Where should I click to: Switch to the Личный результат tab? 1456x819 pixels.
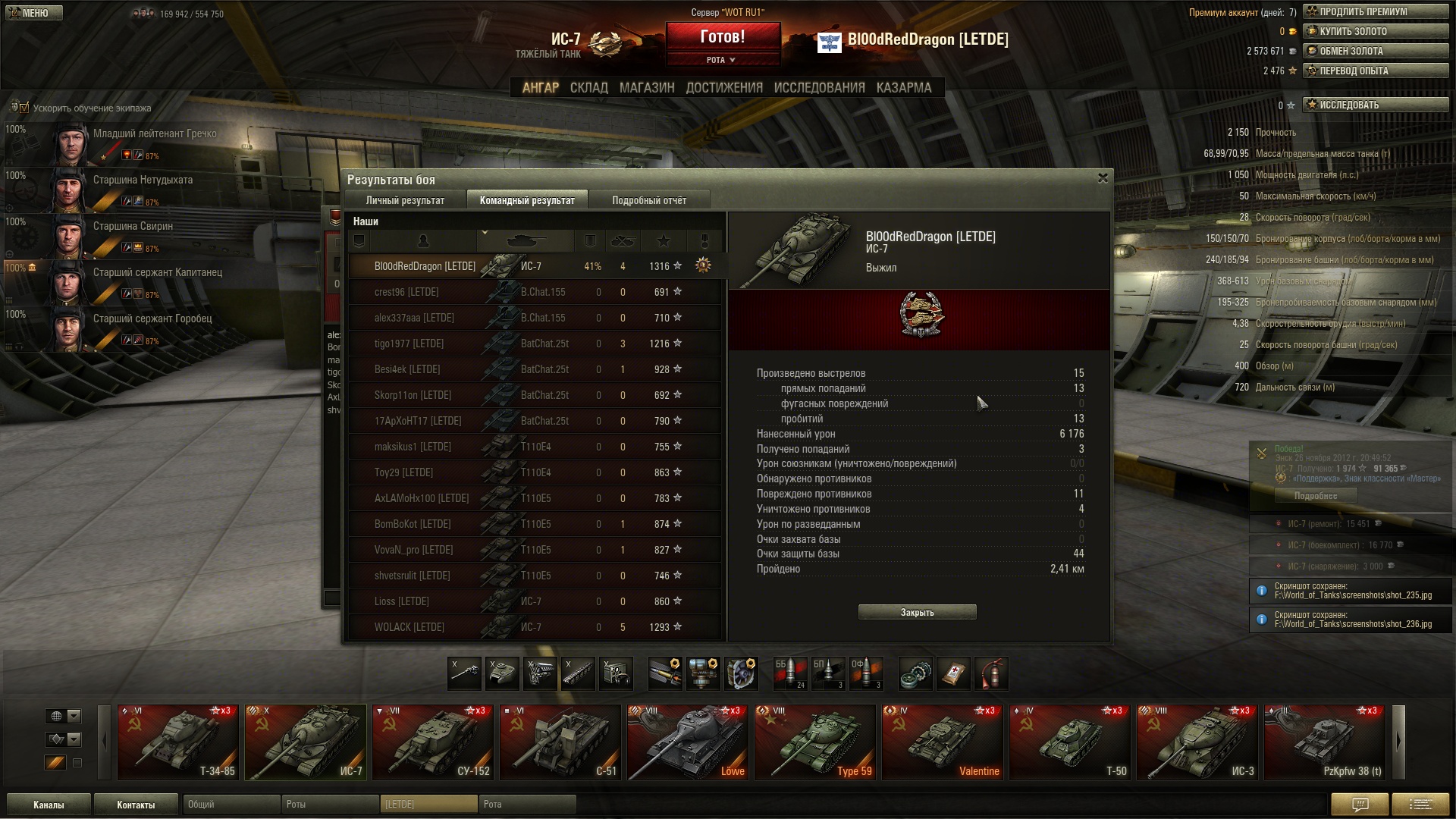[405, 200]
